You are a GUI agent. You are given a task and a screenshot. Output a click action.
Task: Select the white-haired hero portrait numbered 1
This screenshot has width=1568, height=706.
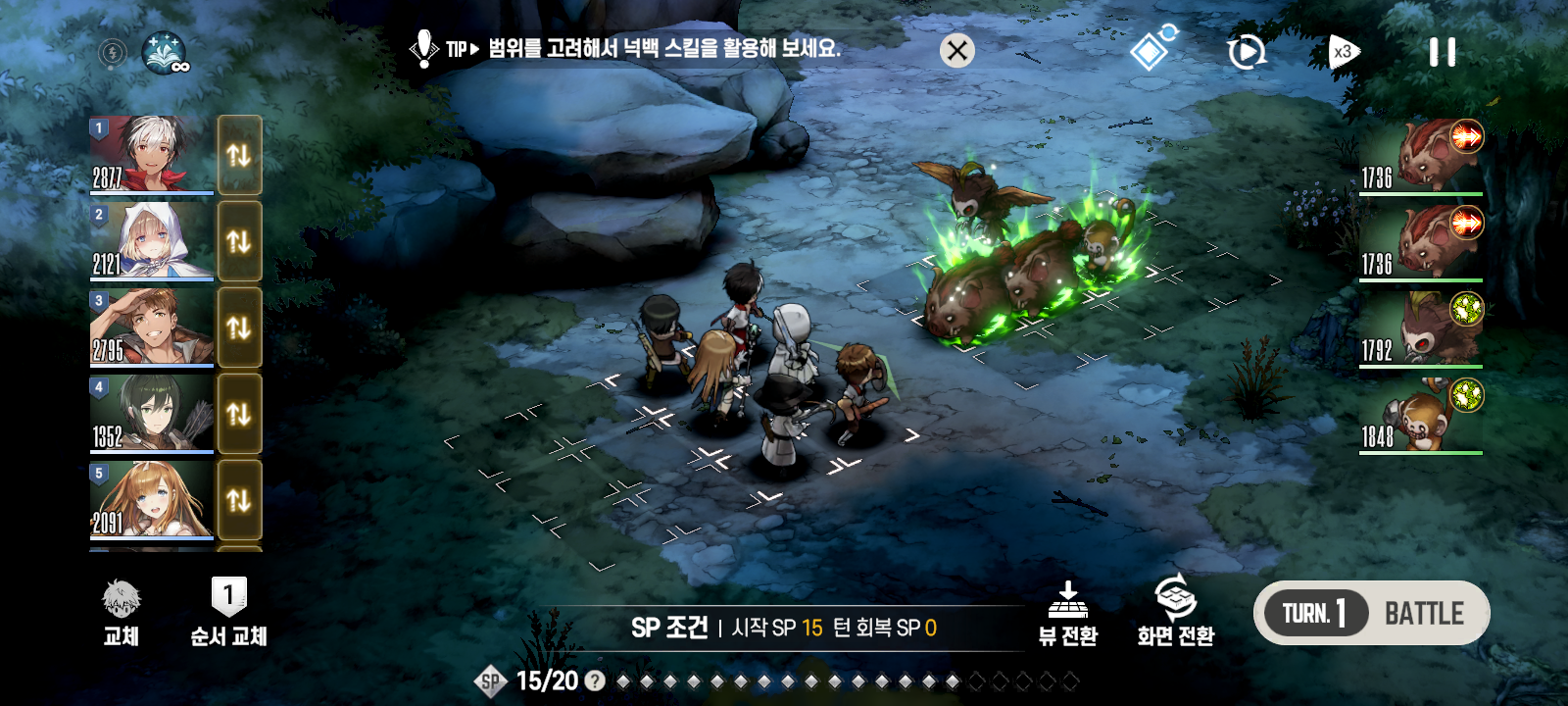pos(152,154)
